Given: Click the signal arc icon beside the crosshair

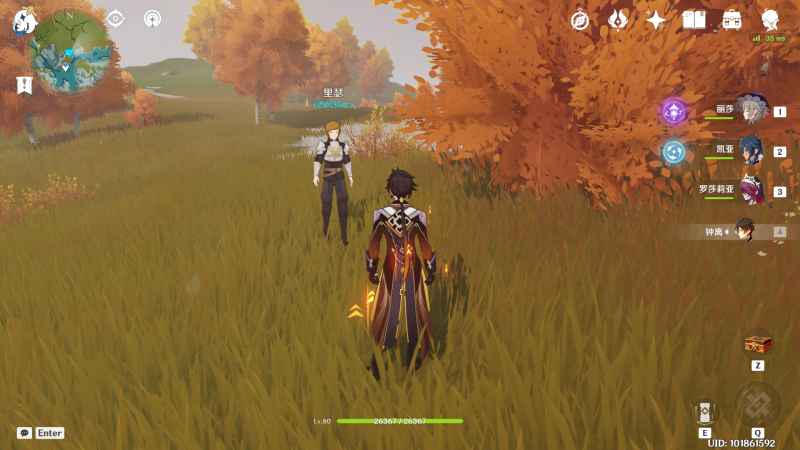Looking at the screenshot, I should [x=152, y=18].
